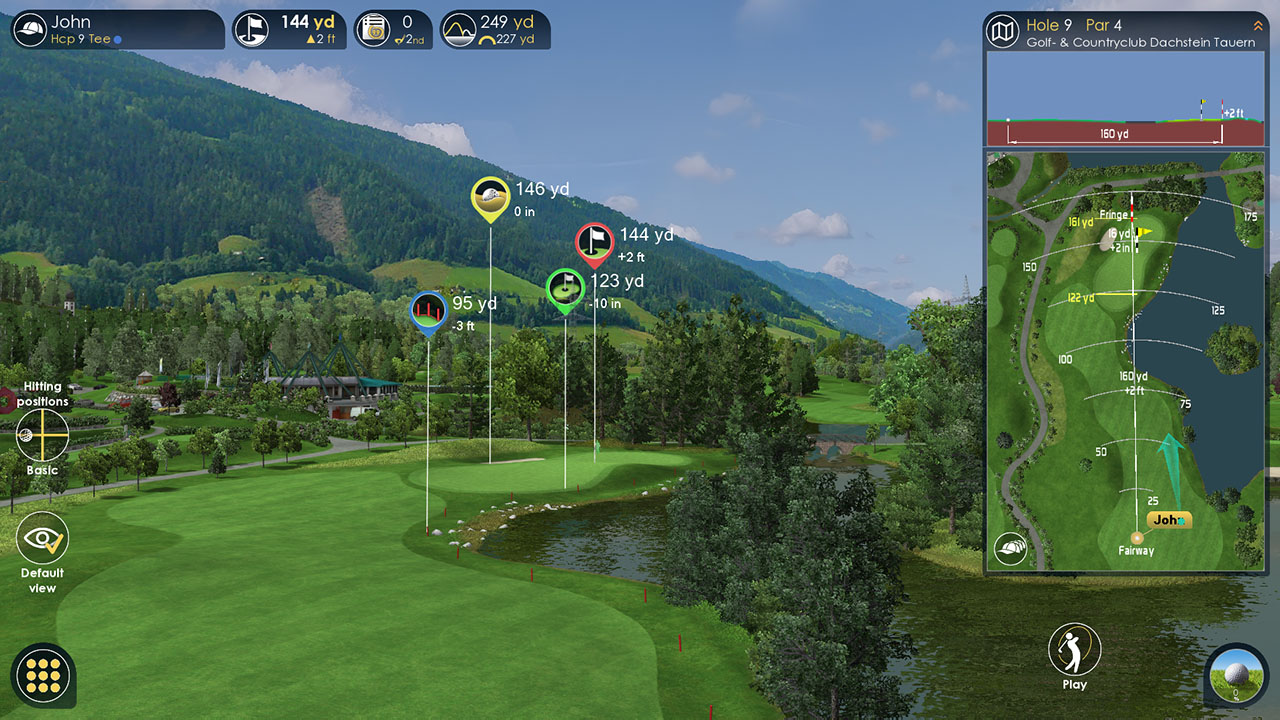Open the pin distance 144 yd panel
This screenshot has height=720, width=1280.
pyautogui.click(x=289, y=30)
